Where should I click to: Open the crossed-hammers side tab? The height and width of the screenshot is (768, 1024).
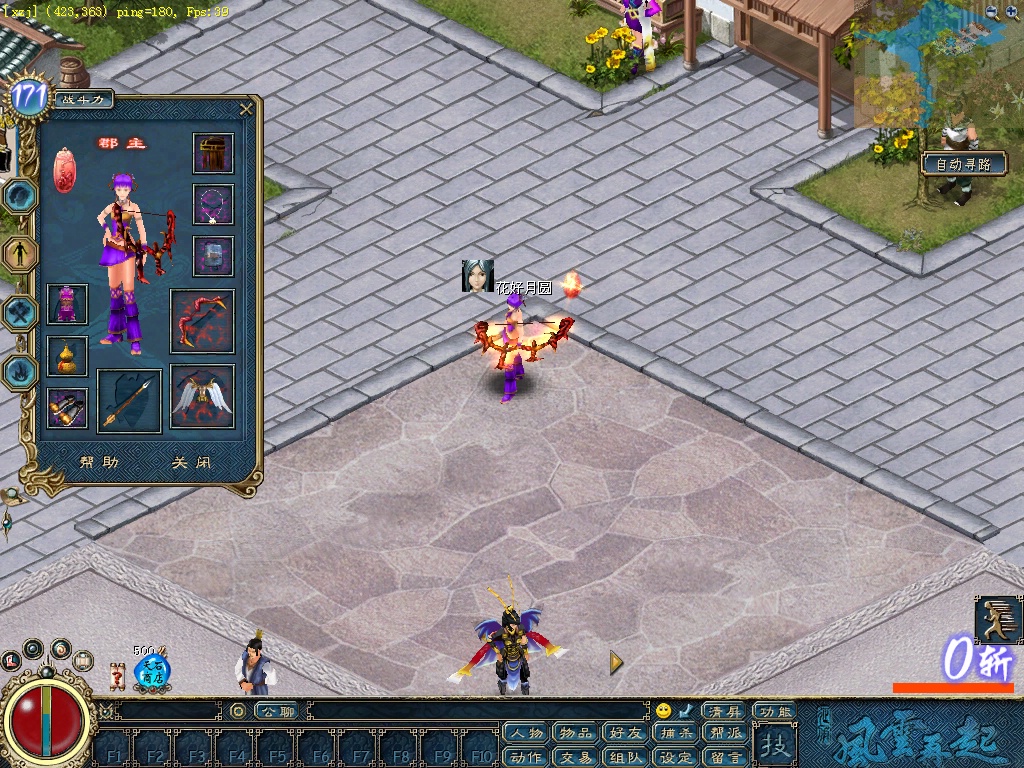(20, 313)
